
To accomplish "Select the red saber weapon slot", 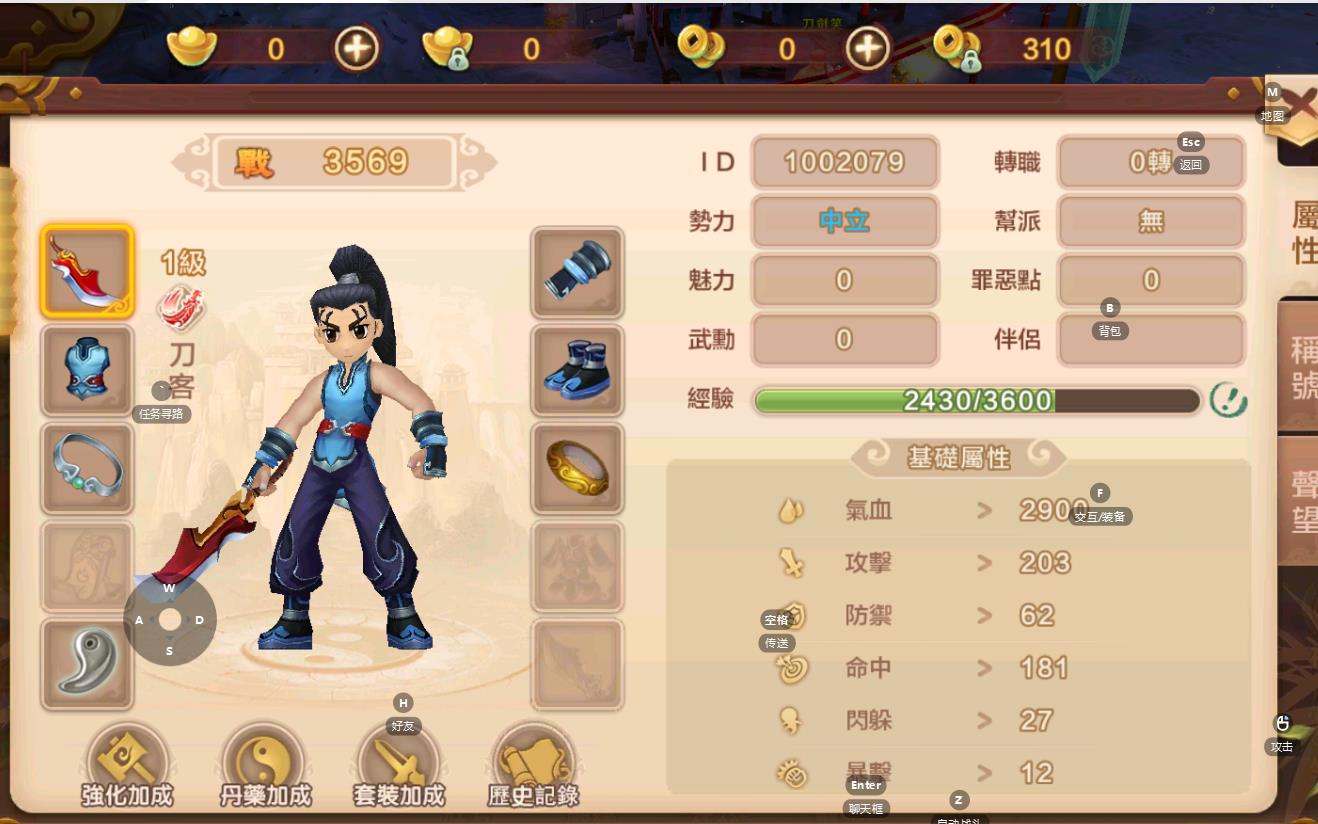I will coord(87,272).
